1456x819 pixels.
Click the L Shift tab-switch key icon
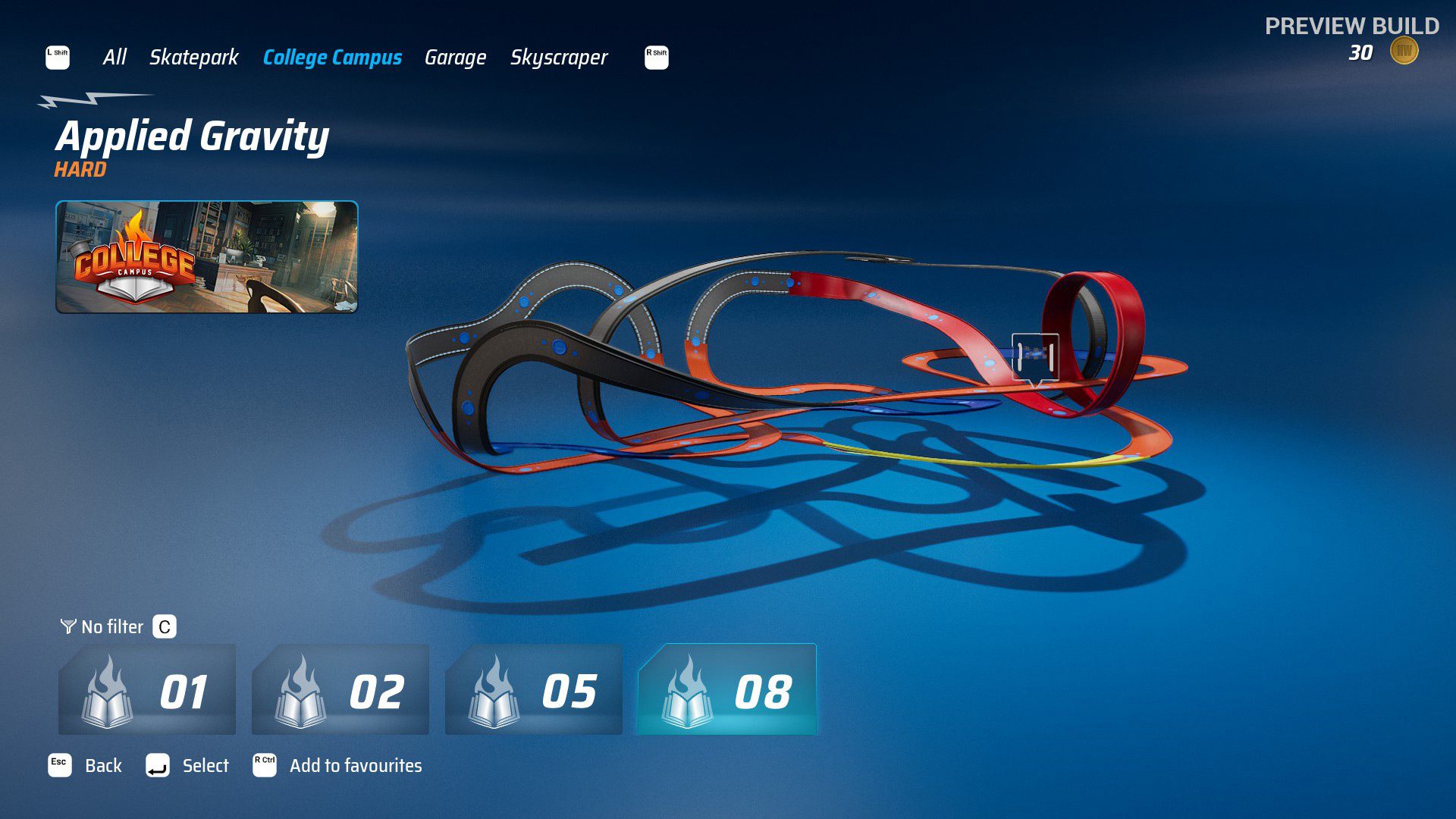58,57
